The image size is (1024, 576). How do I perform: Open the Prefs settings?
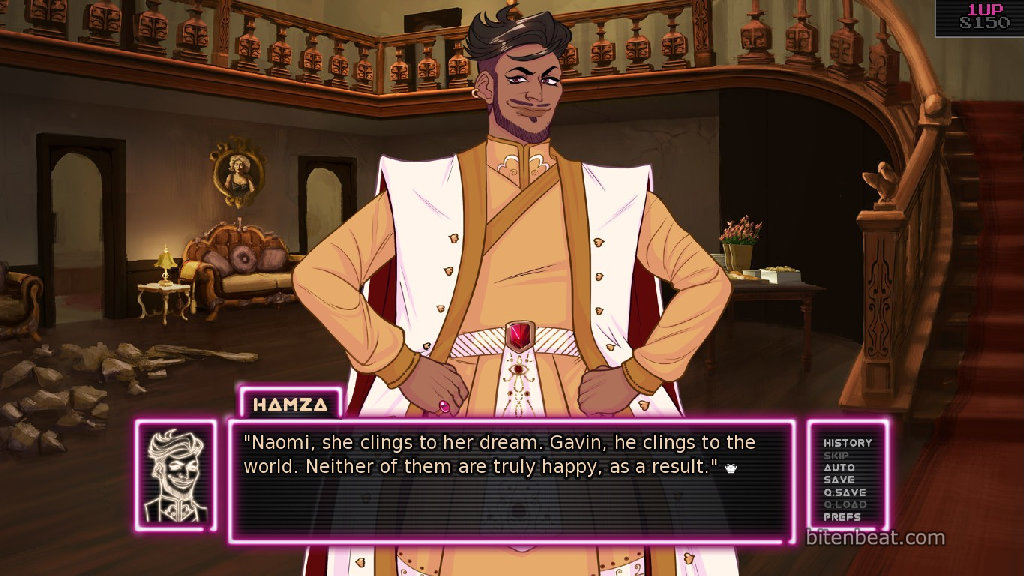pyautogui.click(x=841, y=517)
